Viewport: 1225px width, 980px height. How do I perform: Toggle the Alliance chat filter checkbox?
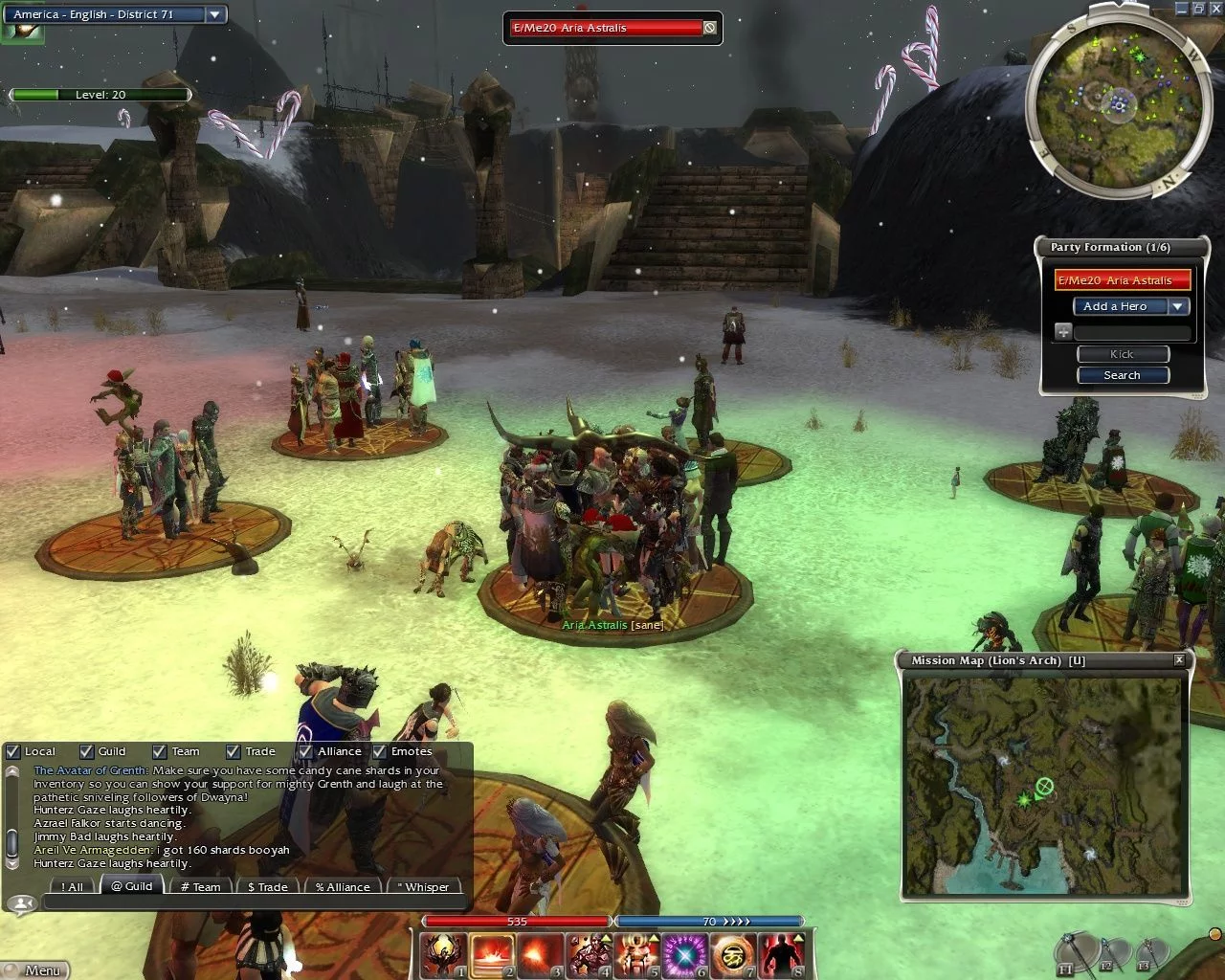pyautogui.click(x=306, y=752)
